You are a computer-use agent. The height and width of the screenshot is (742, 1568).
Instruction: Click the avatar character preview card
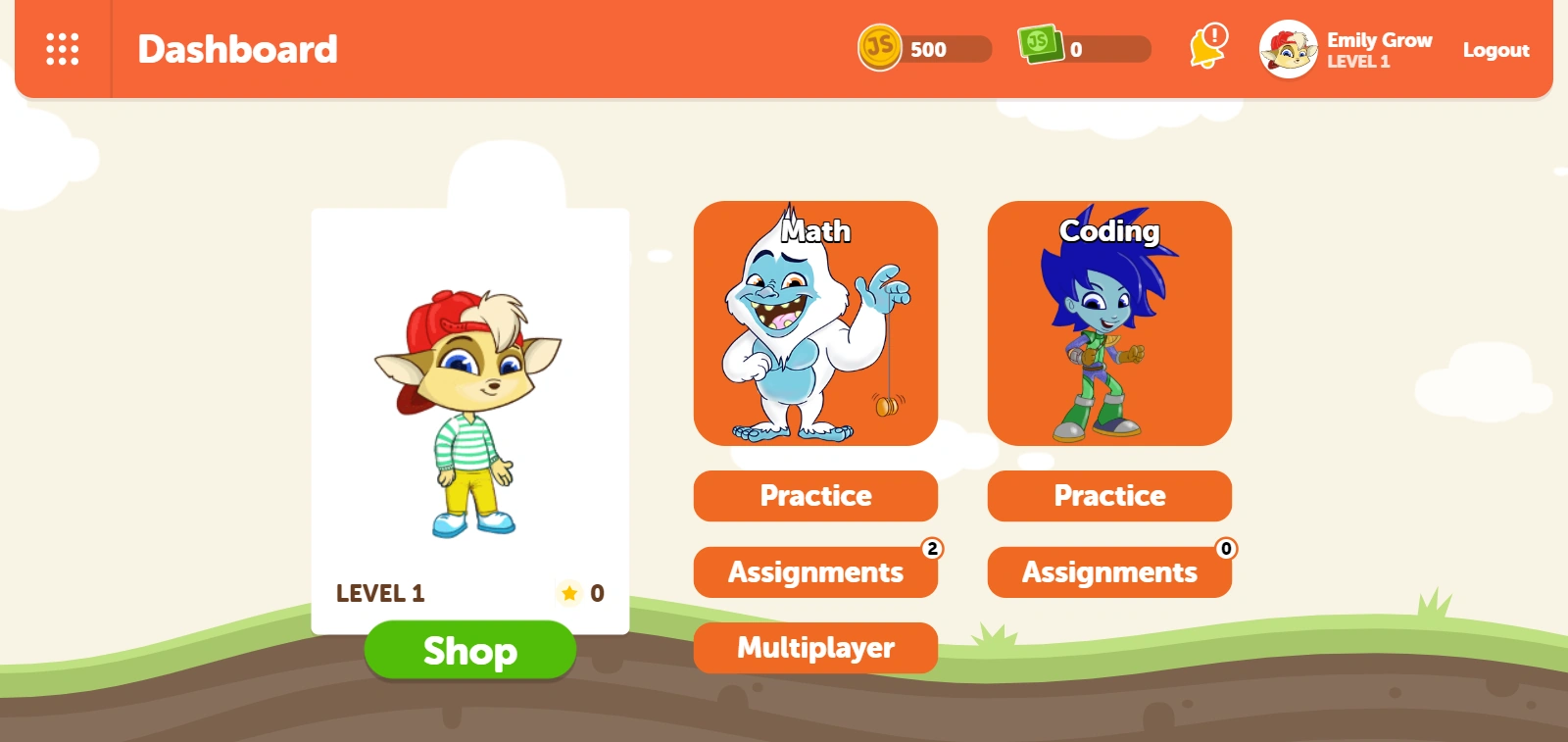pyautogui.click(x=470, y=412)
